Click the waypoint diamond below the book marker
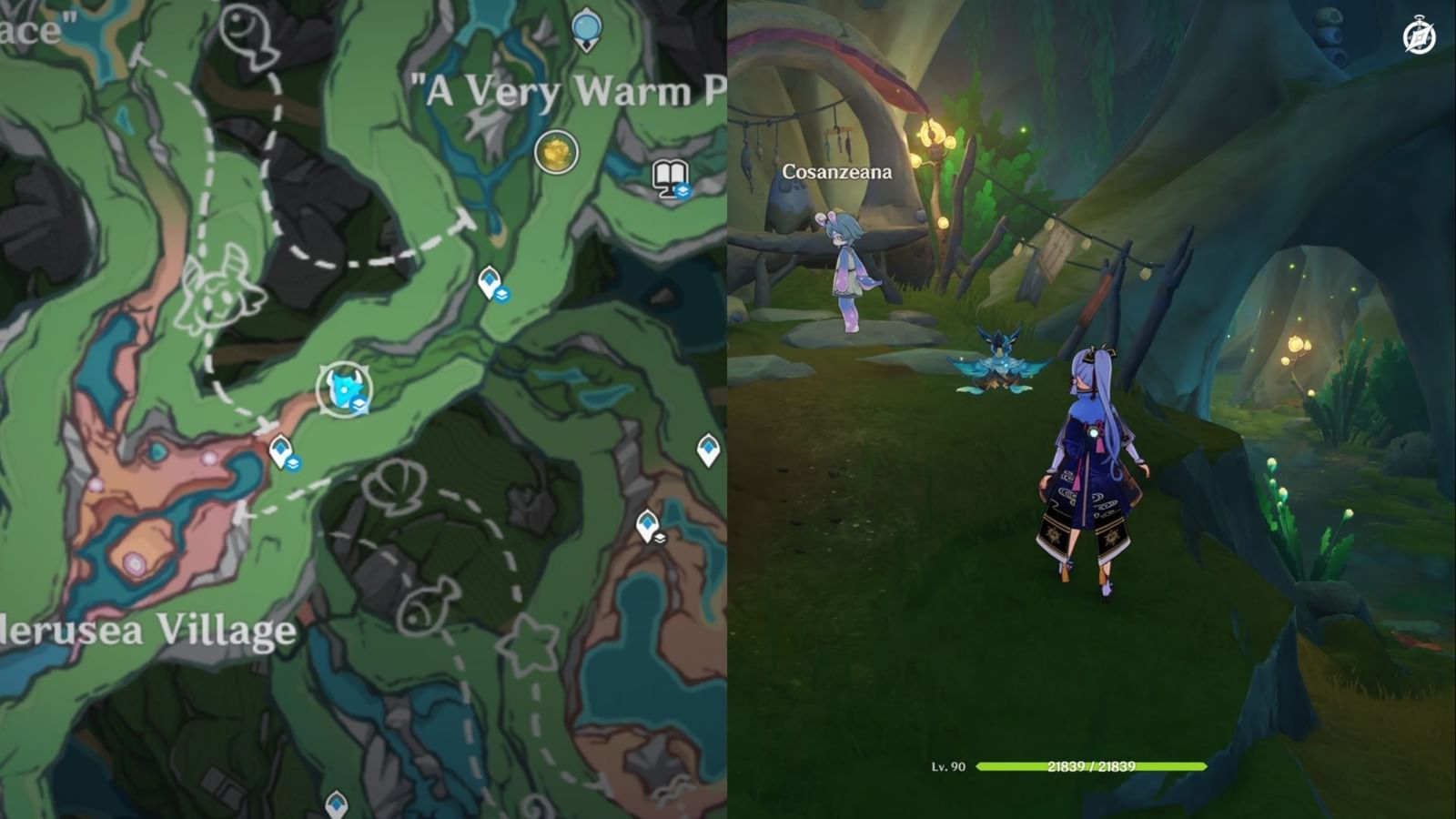1456x819 pixels. pyautogui.click(x=491, y=279)
